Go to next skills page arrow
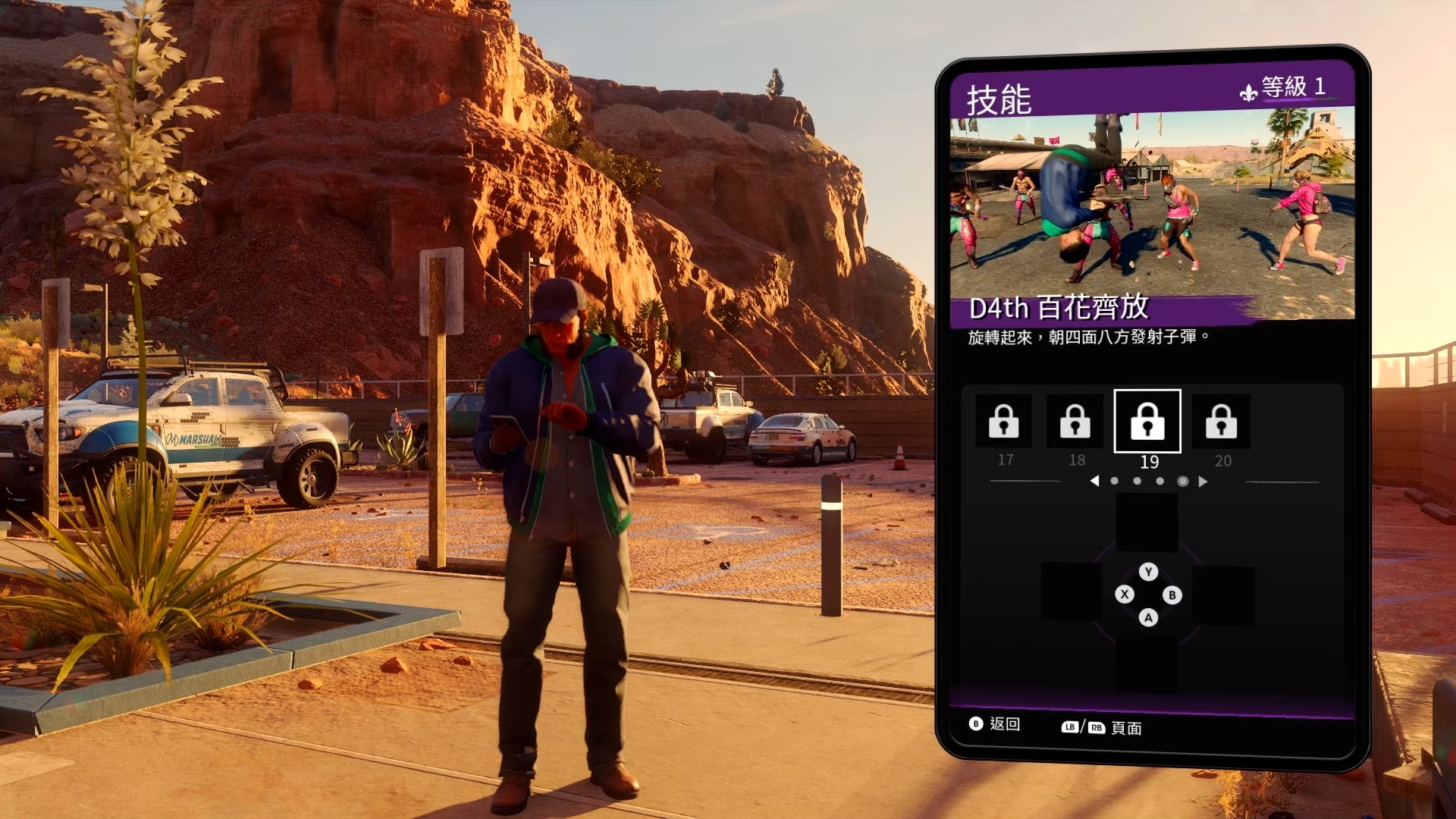 click(1203, 481)
